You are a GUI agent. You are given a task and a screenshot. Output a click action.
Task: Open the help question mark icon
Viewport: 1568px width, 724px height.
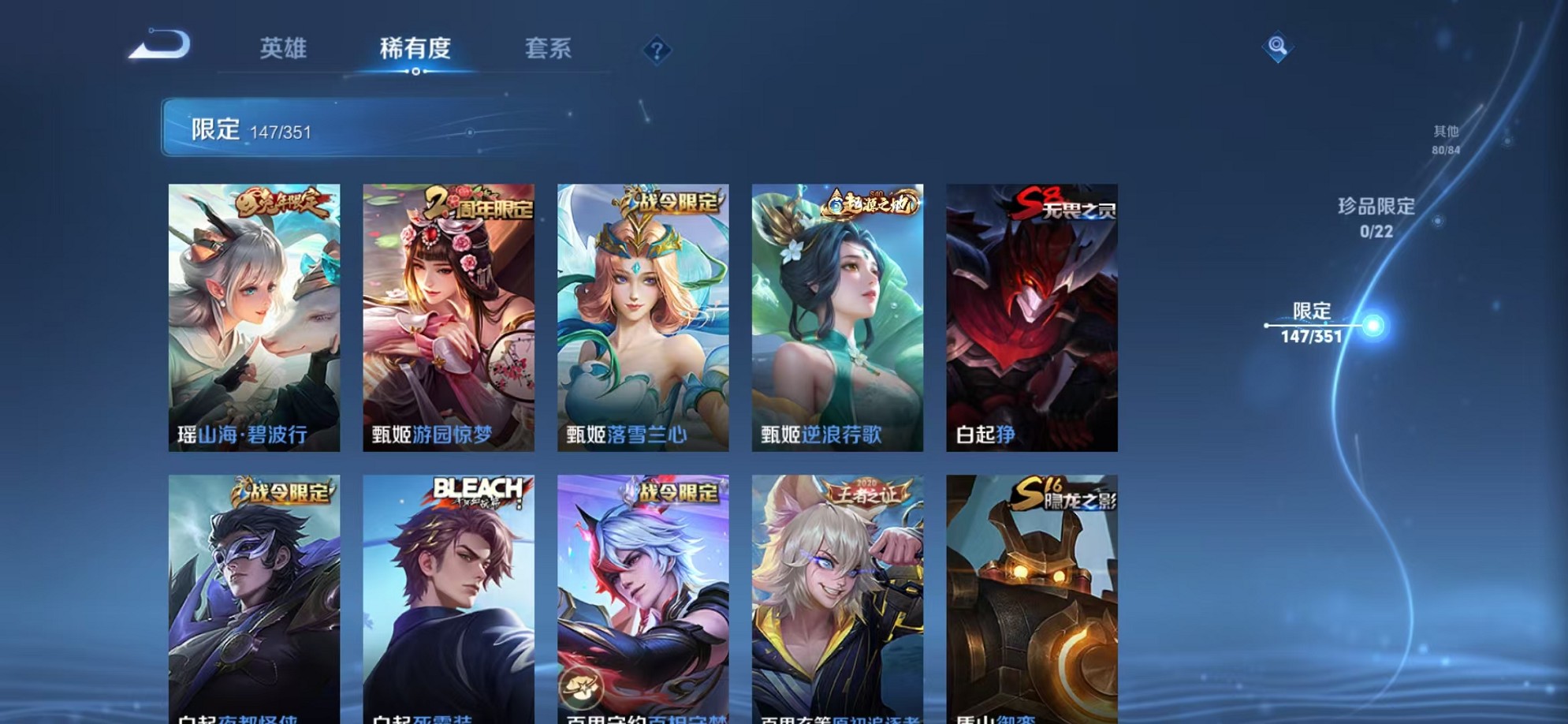click(657, 50)
